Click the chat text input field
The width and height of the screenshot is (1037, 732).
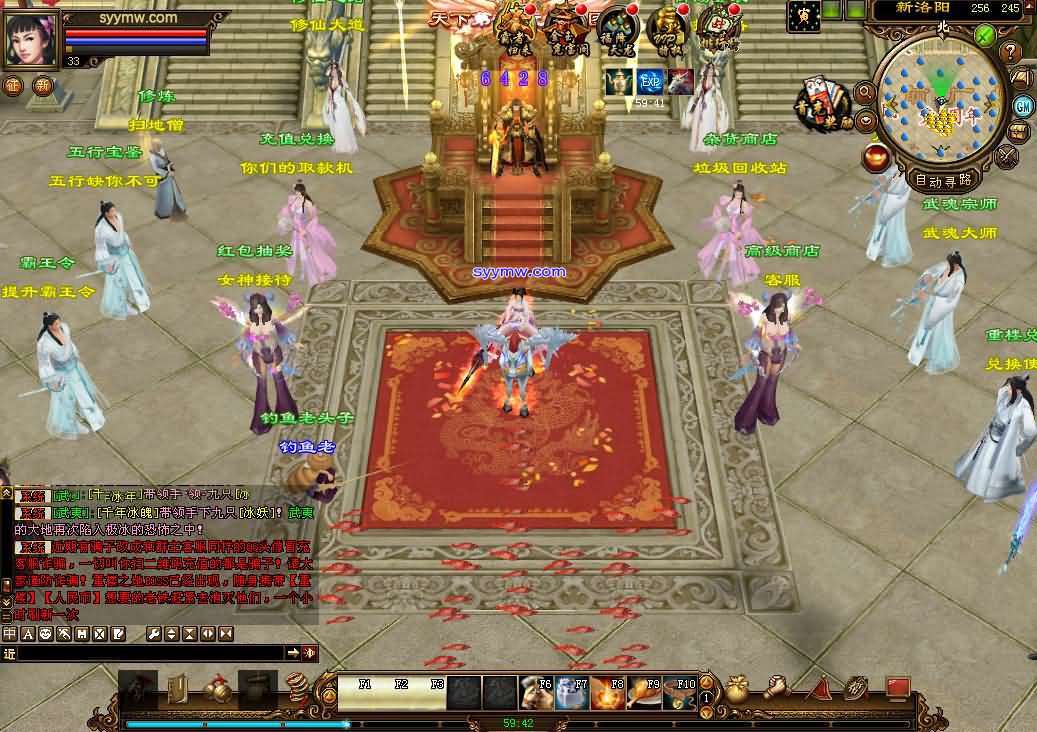(x=150, y=653)
